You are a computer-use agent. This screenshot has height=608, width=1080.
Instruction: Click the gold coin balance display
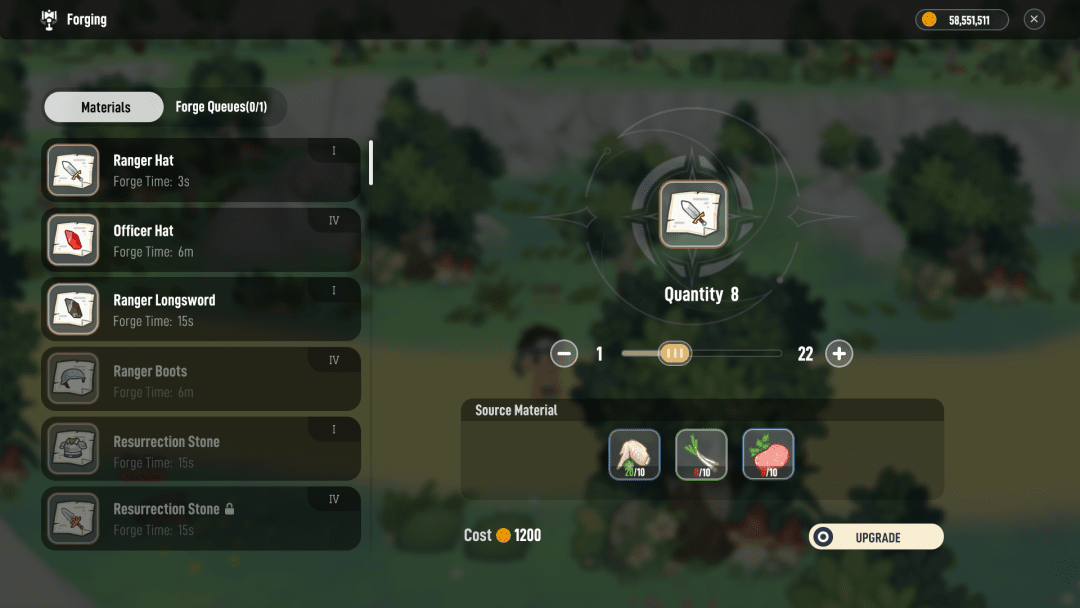click(961, 19)
